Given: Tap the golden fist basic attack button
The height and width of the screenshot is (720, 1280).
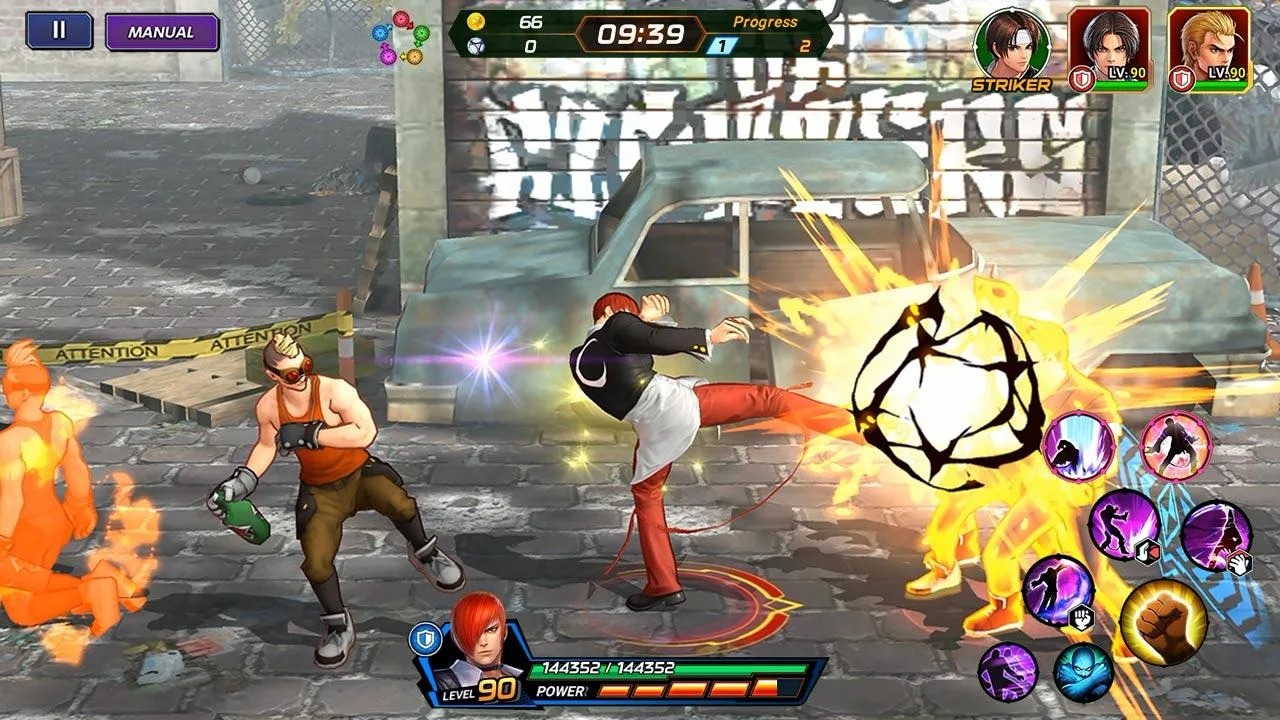Looking at the screenshot, I should tap(1163, 622).
